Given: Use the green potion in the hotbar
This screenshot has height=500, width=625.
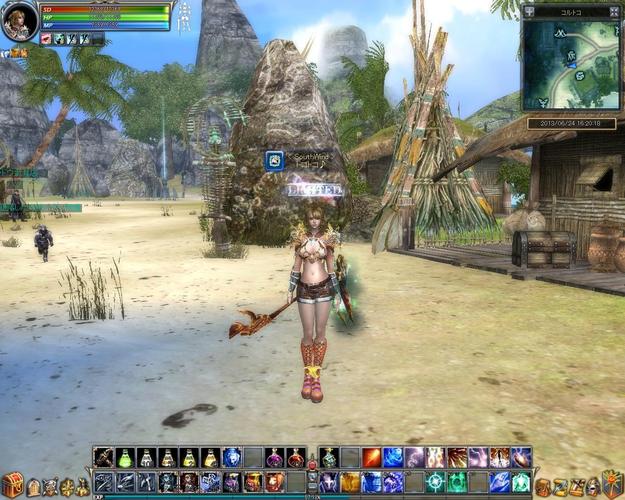Looking at the screenshot, I should [125, 458].
